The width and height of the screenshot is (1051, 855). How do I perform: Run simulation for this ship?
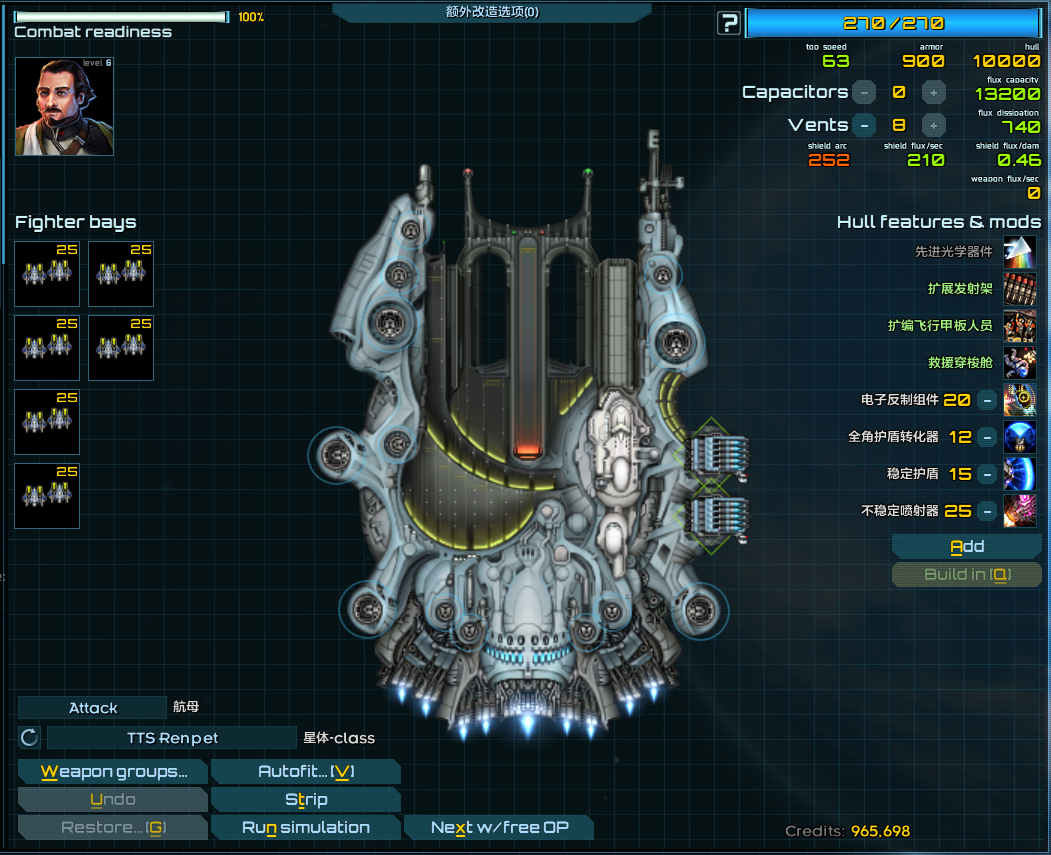[306, 828]
